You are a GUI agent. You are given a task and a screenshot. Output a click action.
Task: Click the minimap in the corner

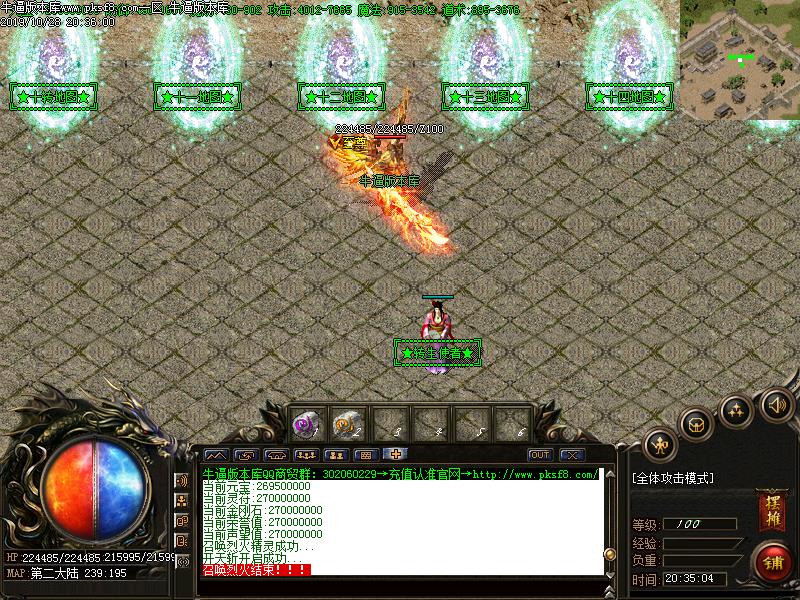click(x=740, y=60)
